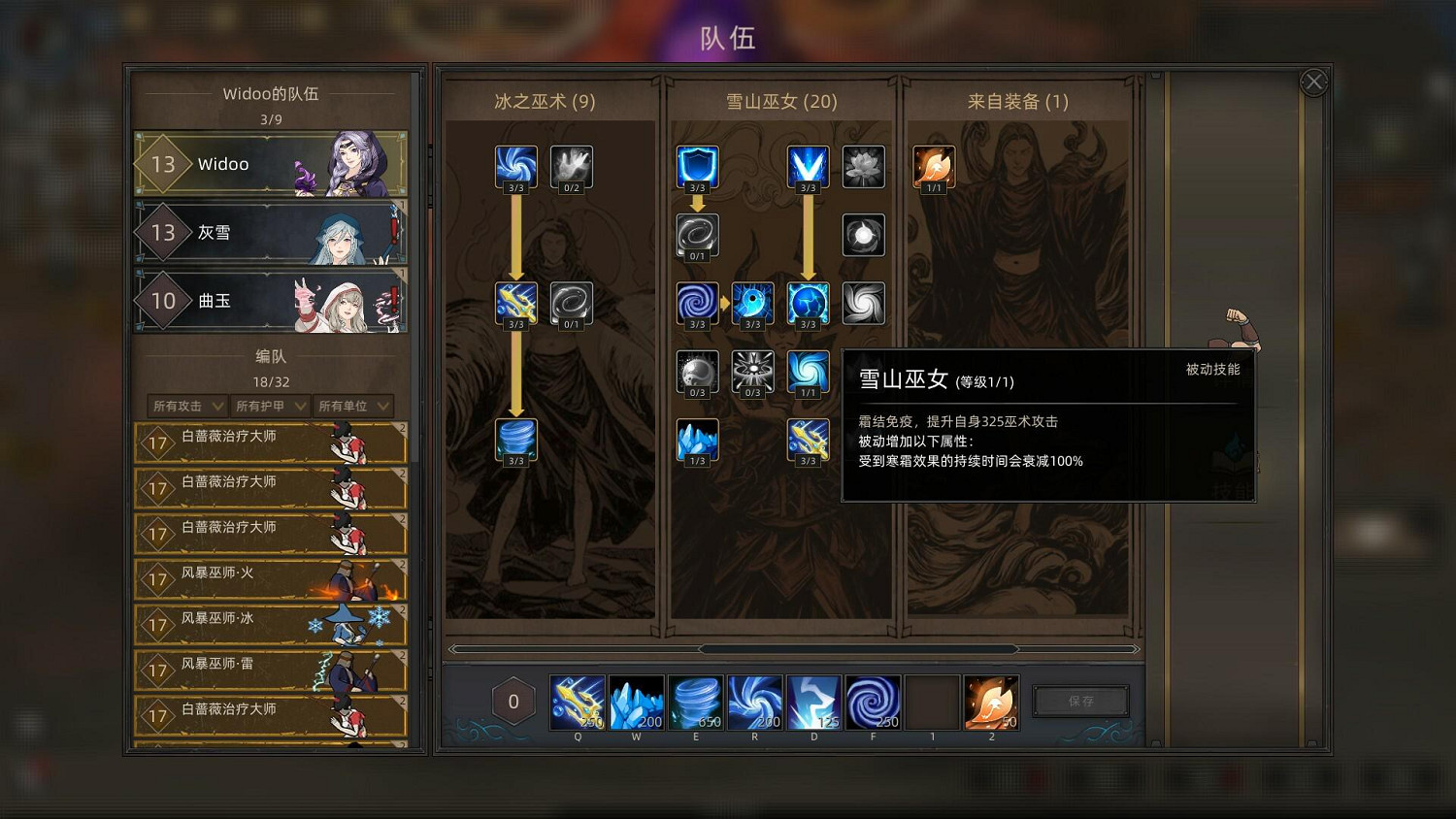1456x819 pixels.
Task: Toggle the lightning skill in slot D
Action: click(814, 701)
